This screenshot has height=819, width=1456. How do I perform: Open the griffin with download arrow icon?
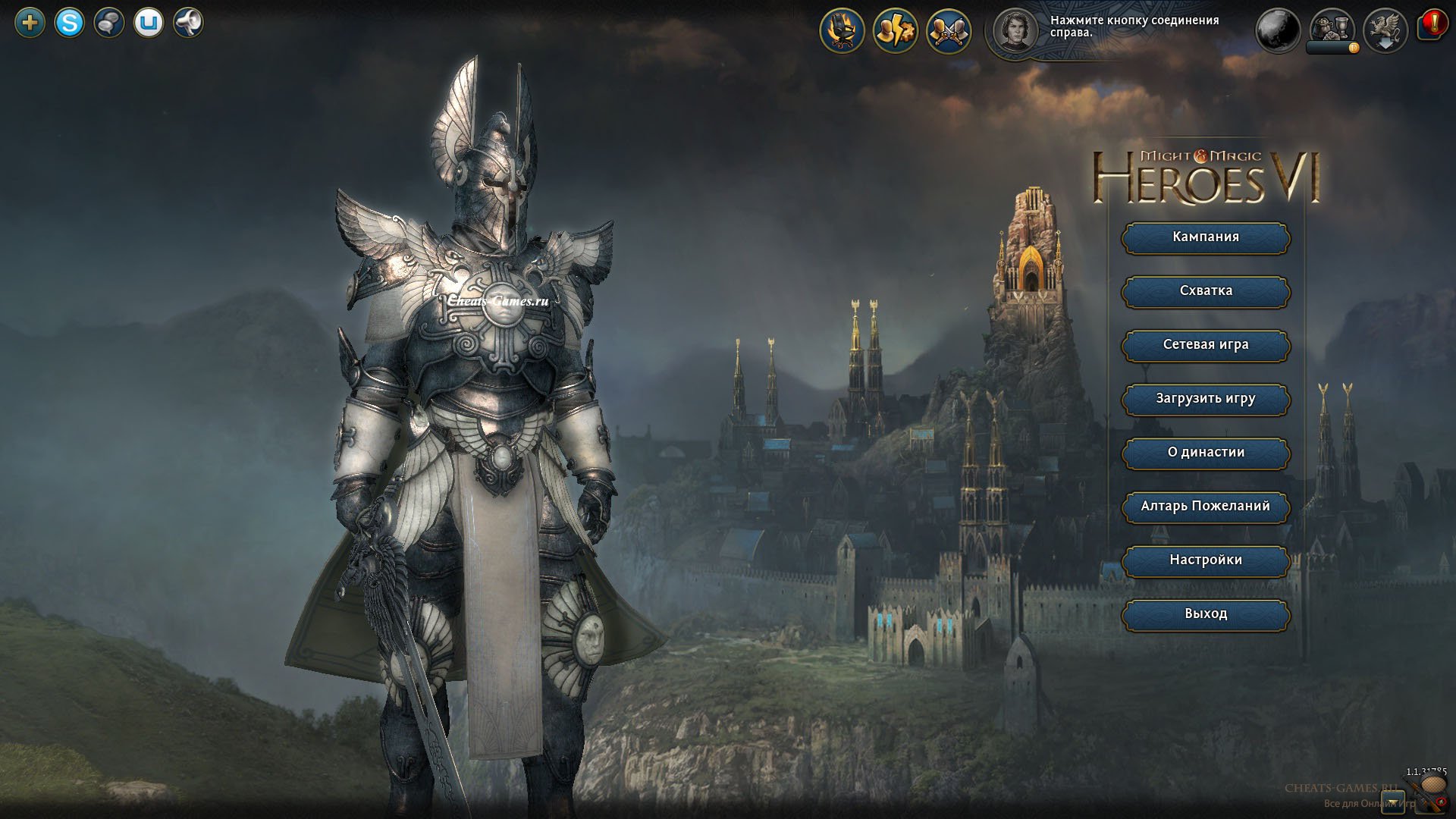point(1385,31)
